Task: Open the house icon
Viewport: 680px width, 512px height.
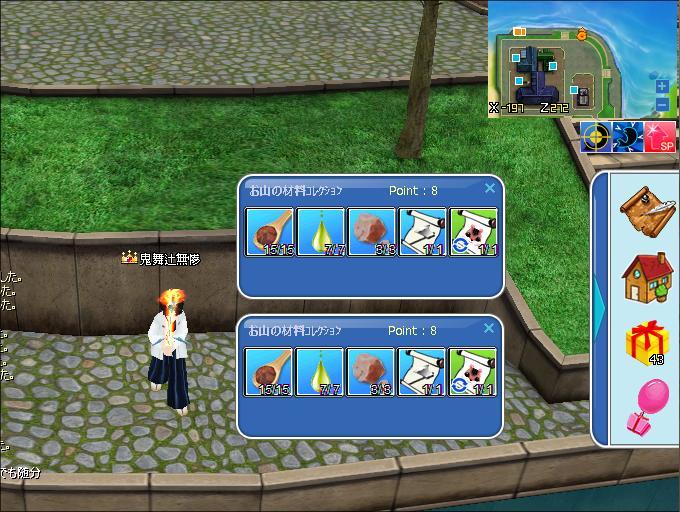Action: click(645, 275)
